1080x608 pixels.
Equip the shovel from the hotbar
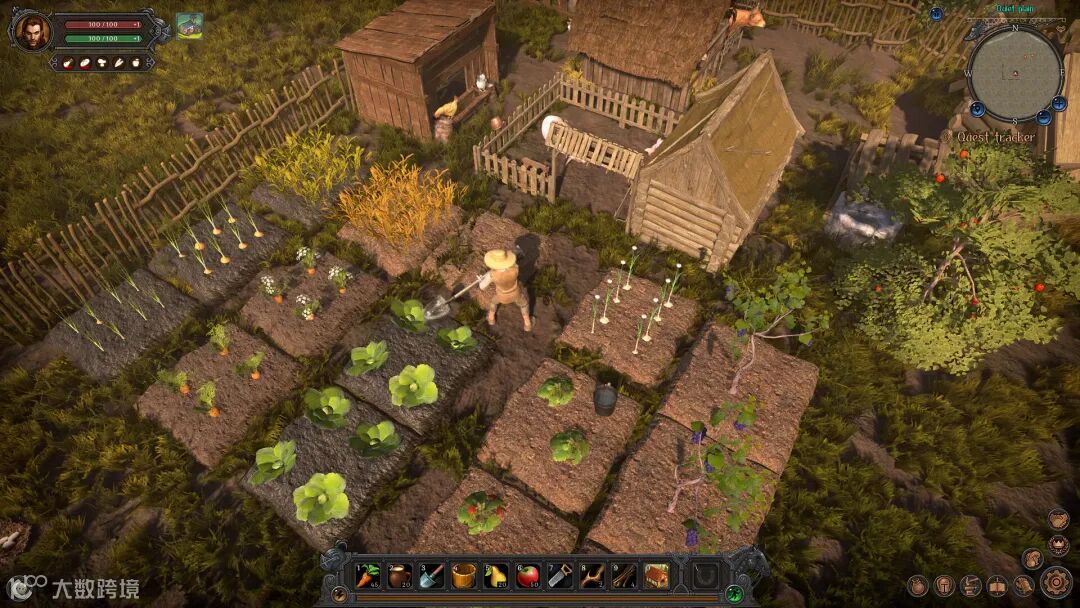(x=432, y=576)
